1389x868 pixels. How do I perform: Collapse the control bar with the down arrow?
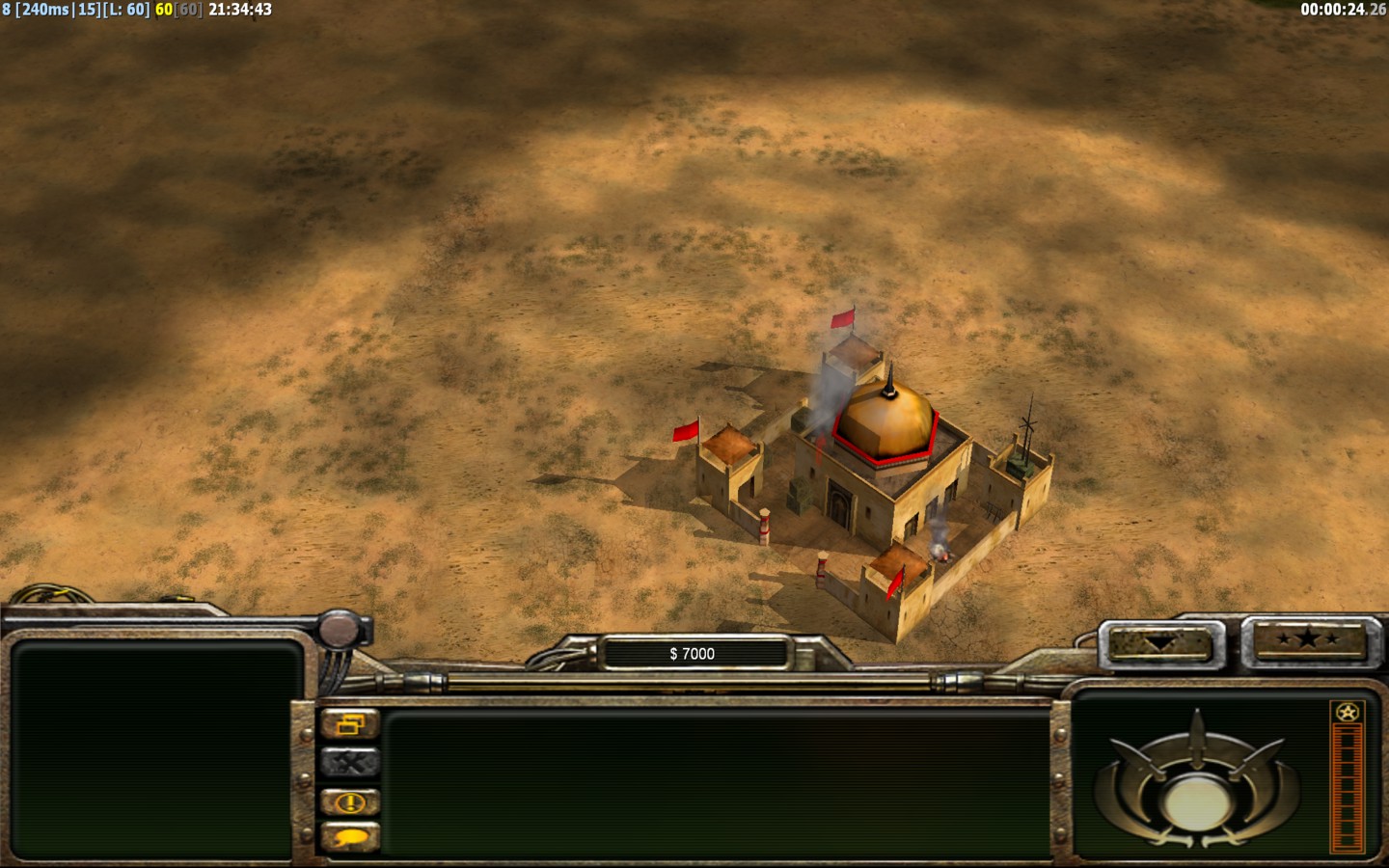coord(1158,643)
